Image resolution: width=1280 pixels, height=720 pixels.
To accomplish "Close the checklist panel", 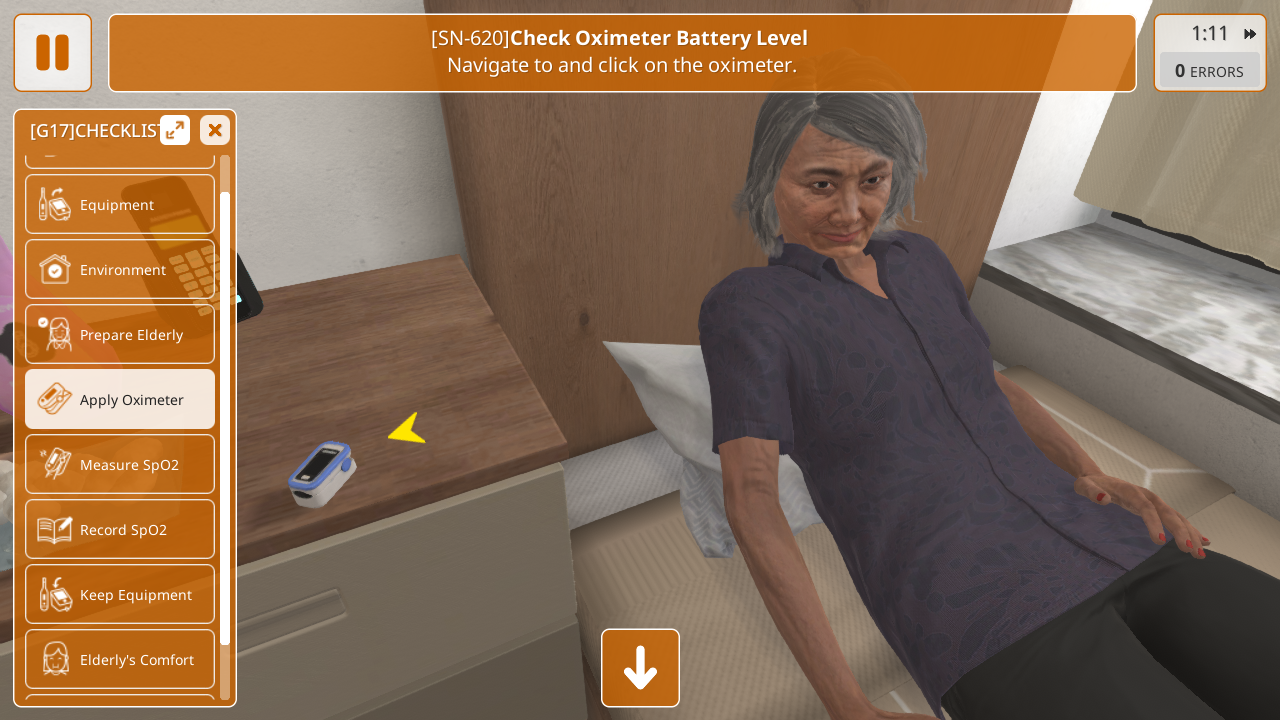I will click(215, 130).
